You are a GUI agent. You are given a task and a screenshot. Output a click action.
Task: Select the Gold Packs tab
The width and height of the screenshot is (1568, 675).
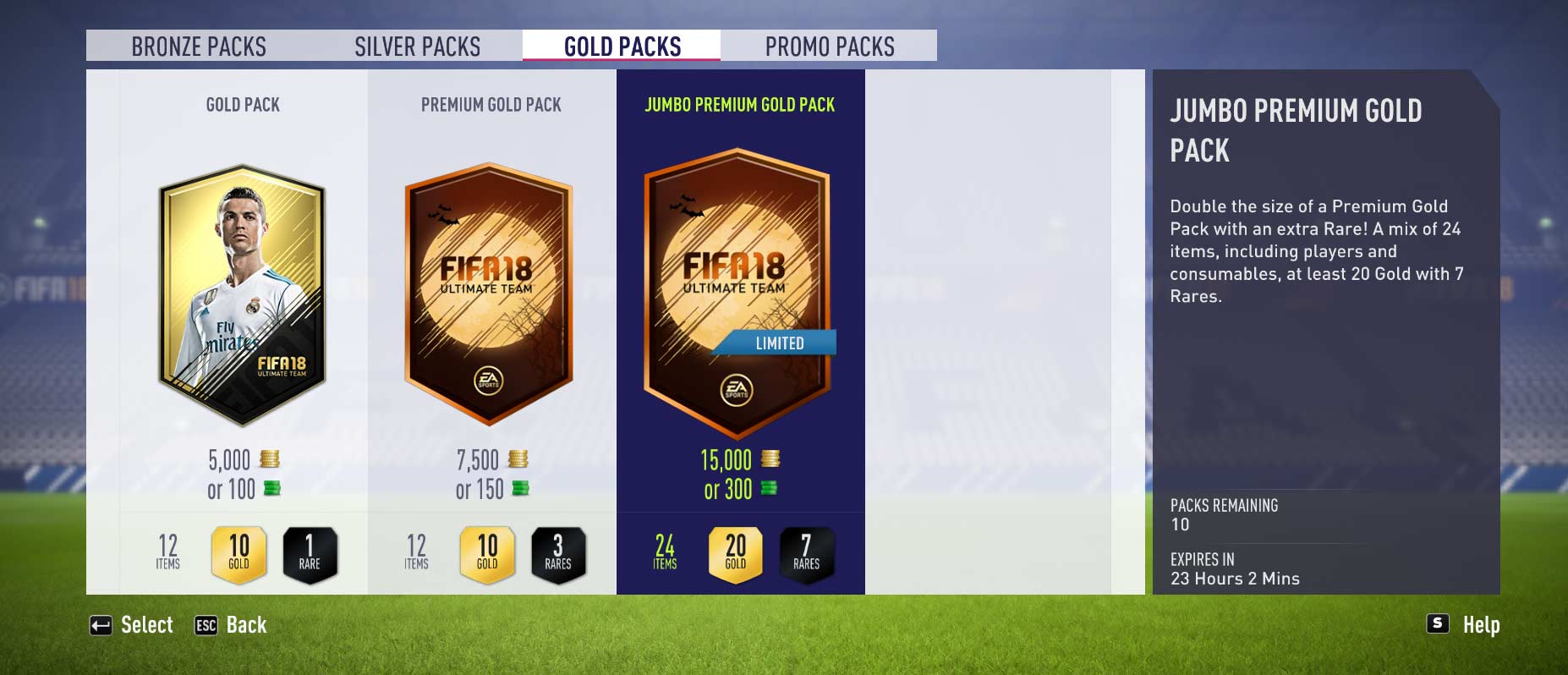point(622,47)
